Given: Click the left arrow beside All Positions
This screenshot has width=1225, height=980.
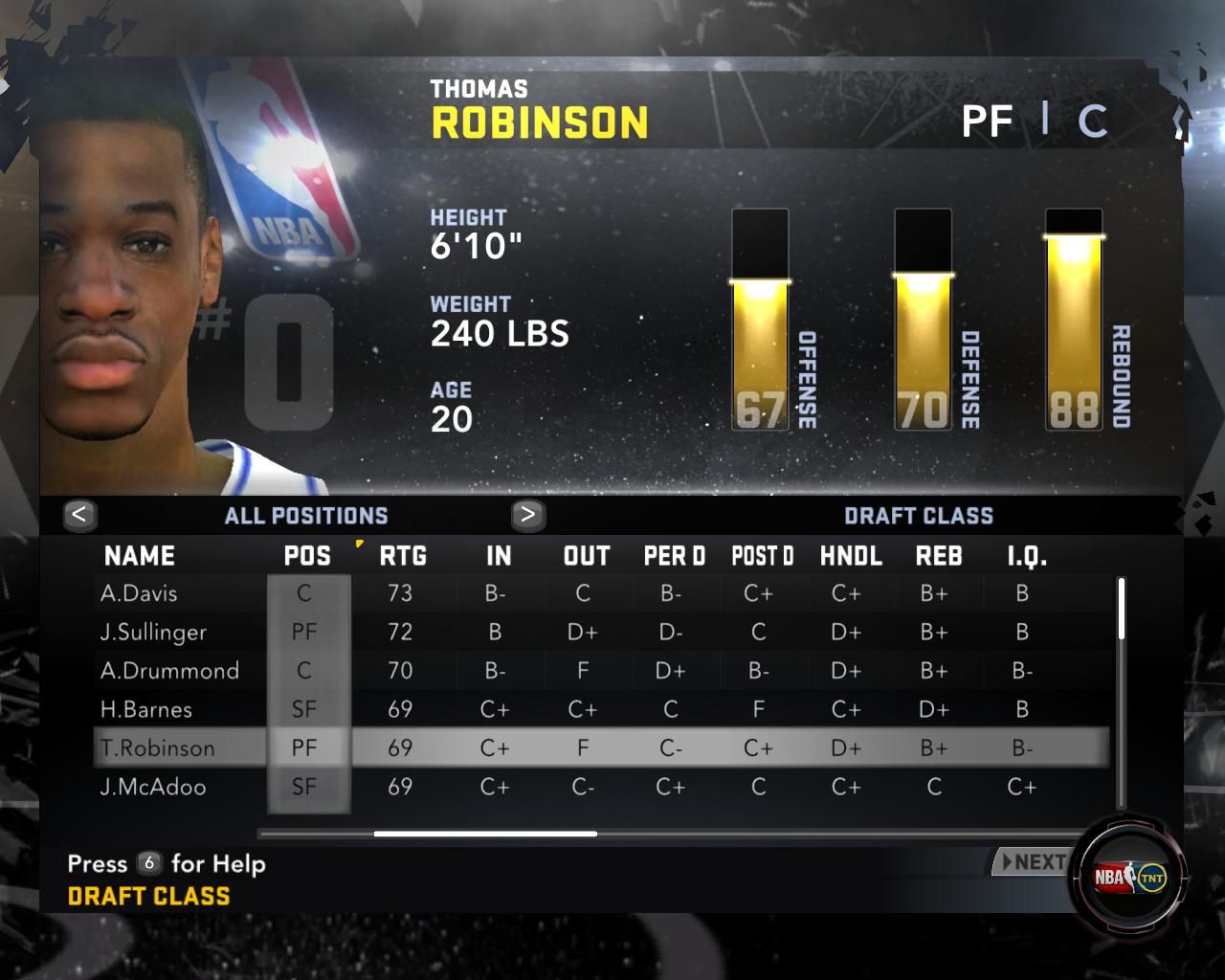Looking at the screenshot, I should pos(79,515).
